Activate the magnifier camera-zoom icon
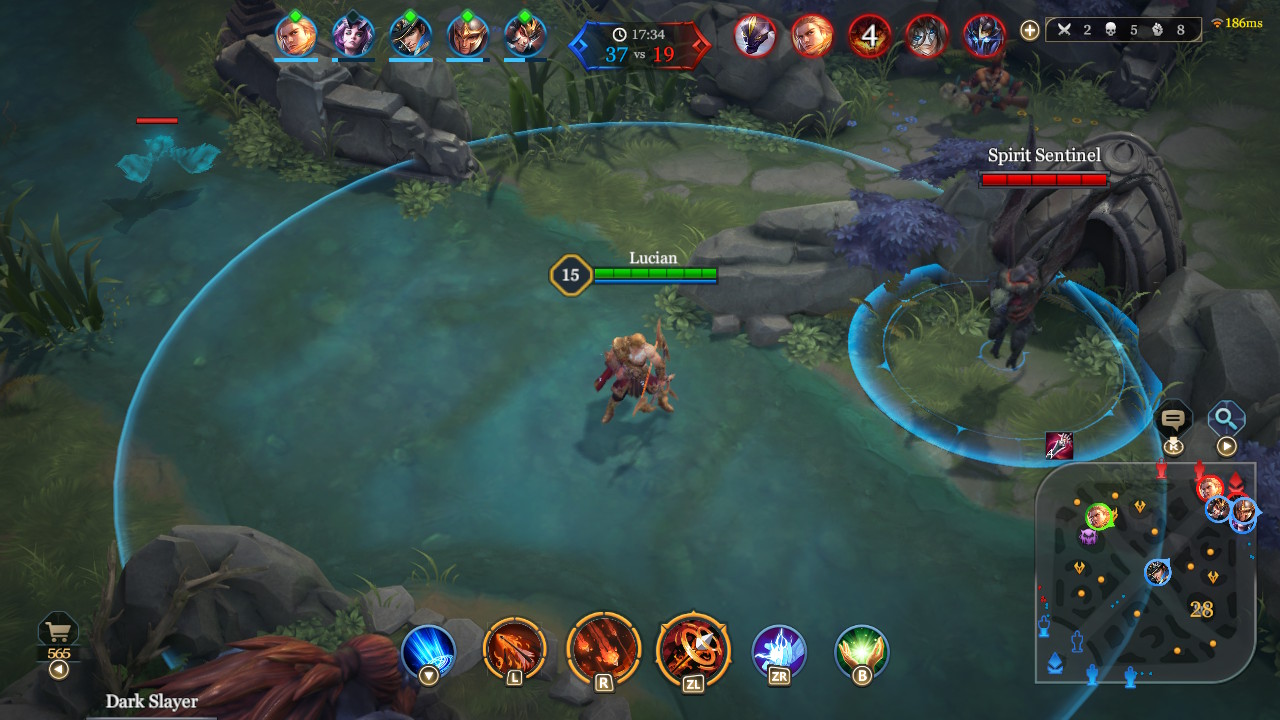 click(1225, 419)
